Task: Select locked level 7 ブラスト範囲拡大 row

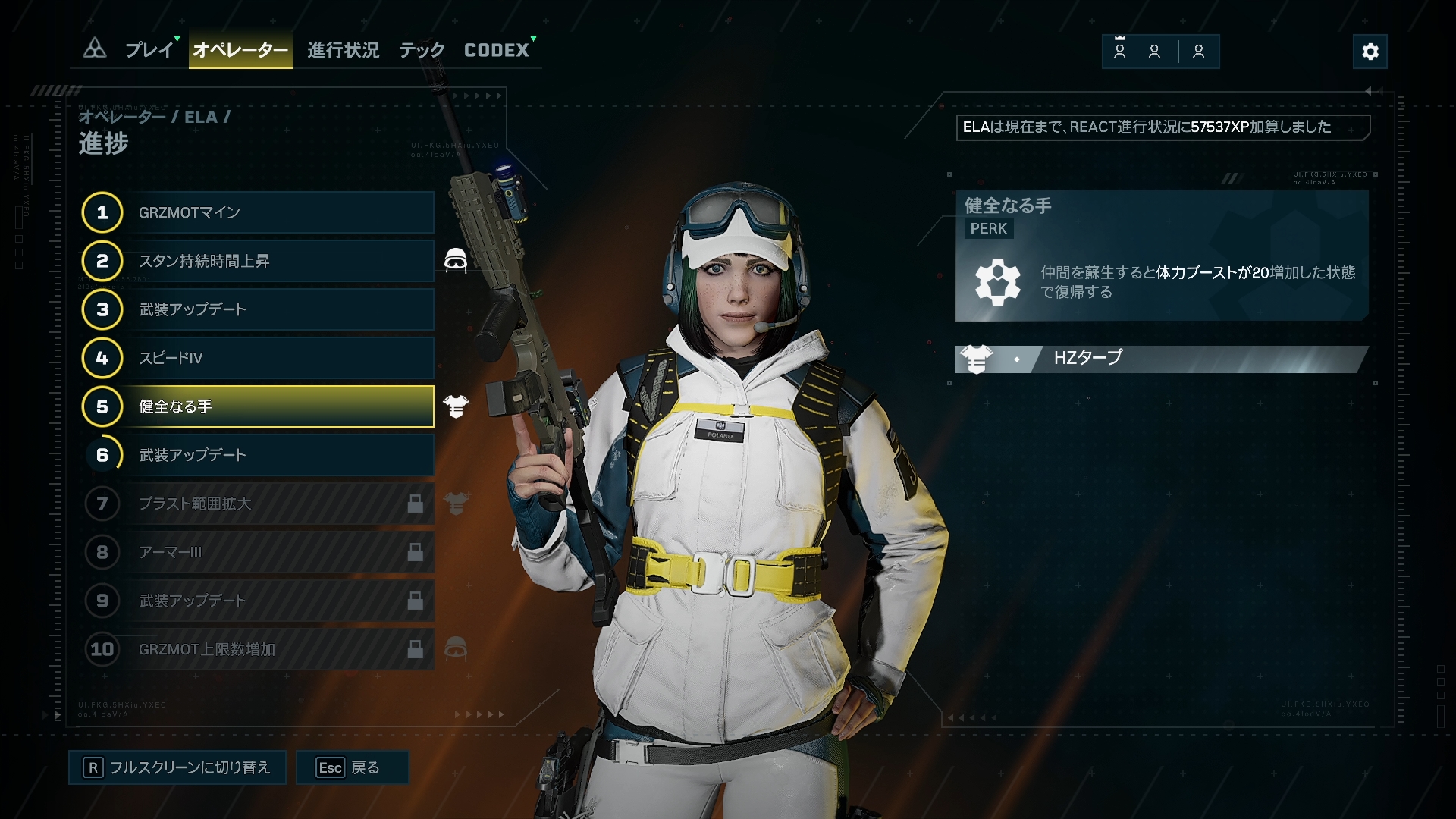Action: coord(258,504)
